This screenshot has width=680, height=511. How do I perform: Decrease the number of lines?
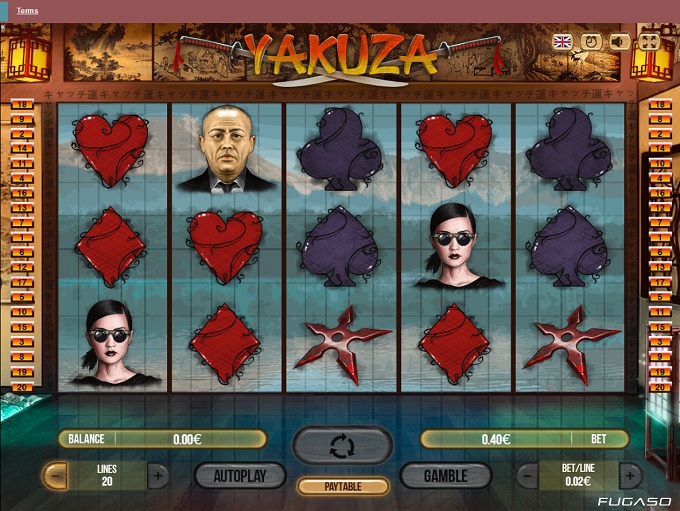pos(56,476)
